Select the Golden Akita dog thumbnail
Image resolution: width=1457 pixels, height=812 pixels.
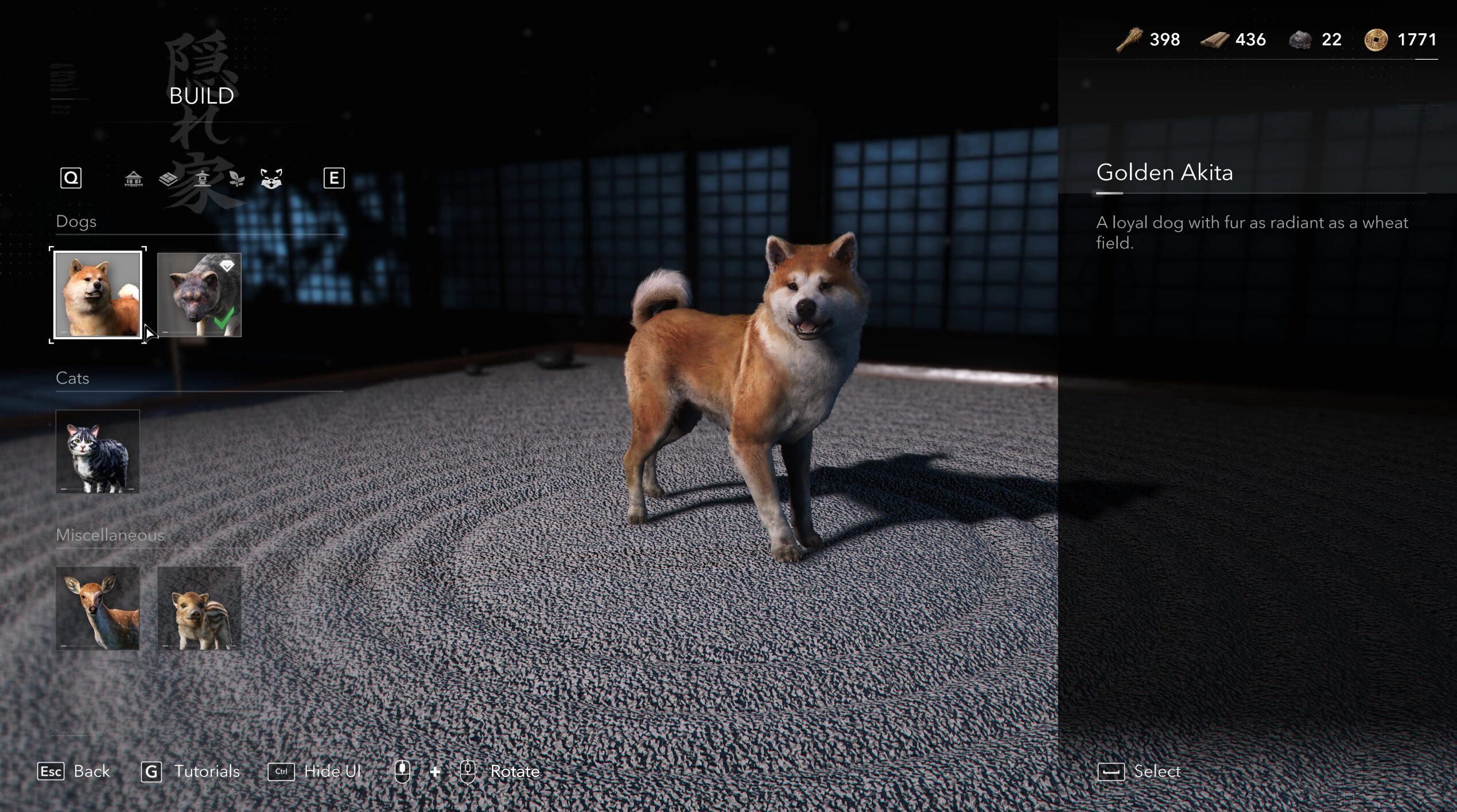98,295
